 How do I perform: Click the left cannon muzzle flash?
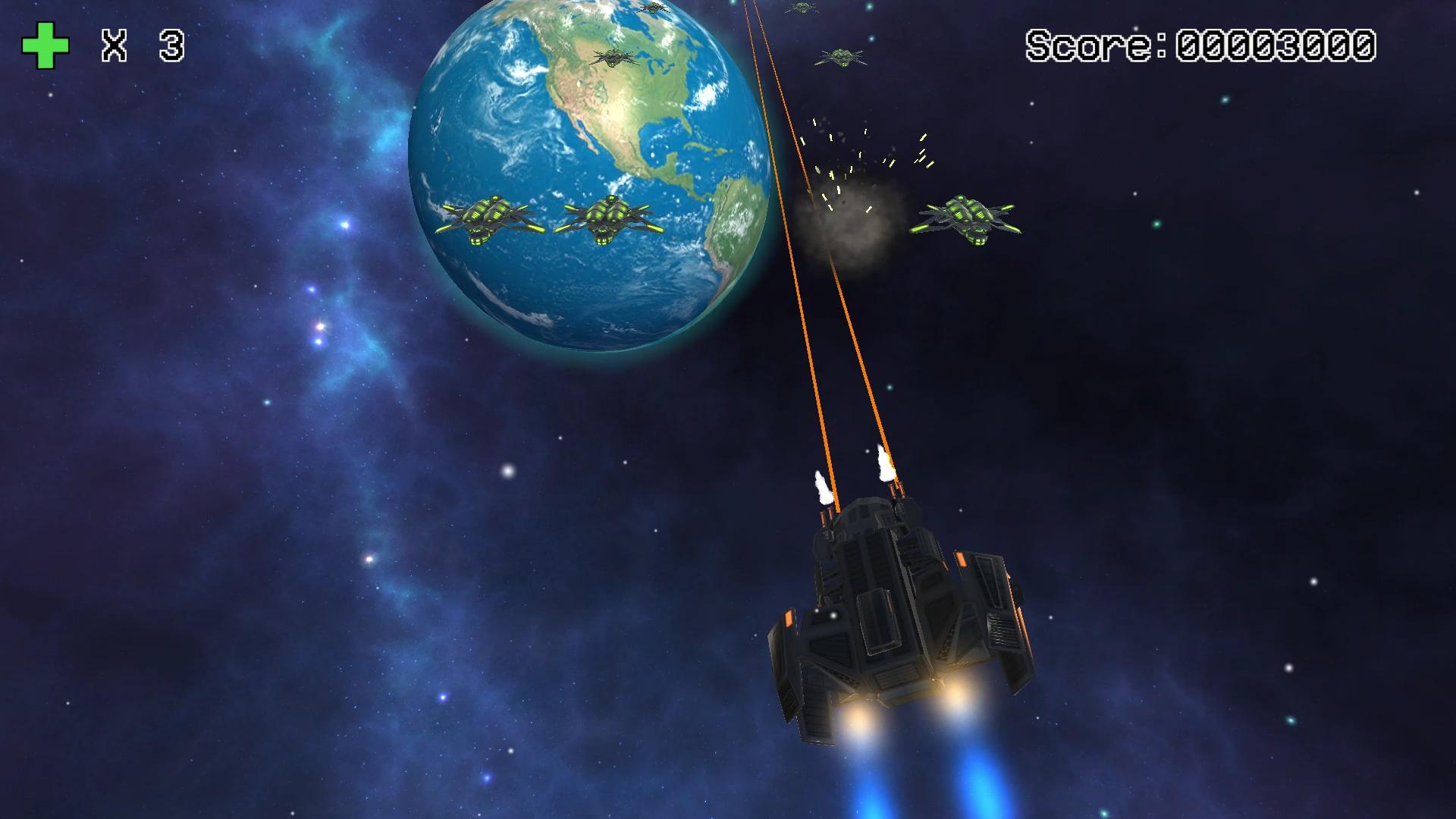click(x=823, y=485)
